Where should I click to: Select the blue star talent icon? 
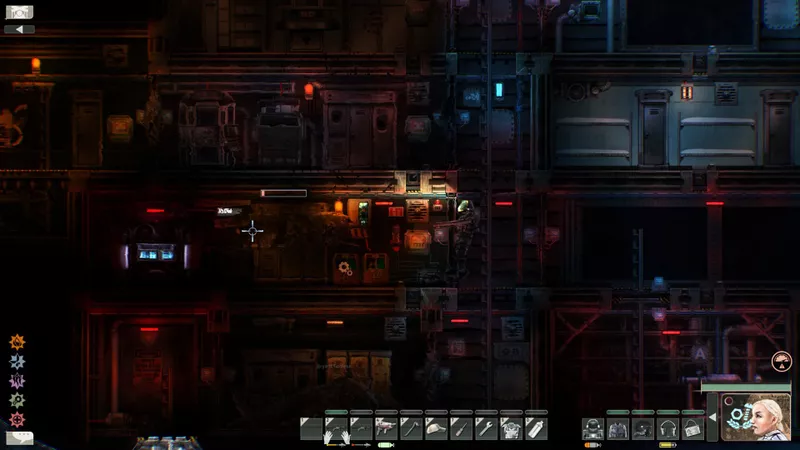pos(16,360)
